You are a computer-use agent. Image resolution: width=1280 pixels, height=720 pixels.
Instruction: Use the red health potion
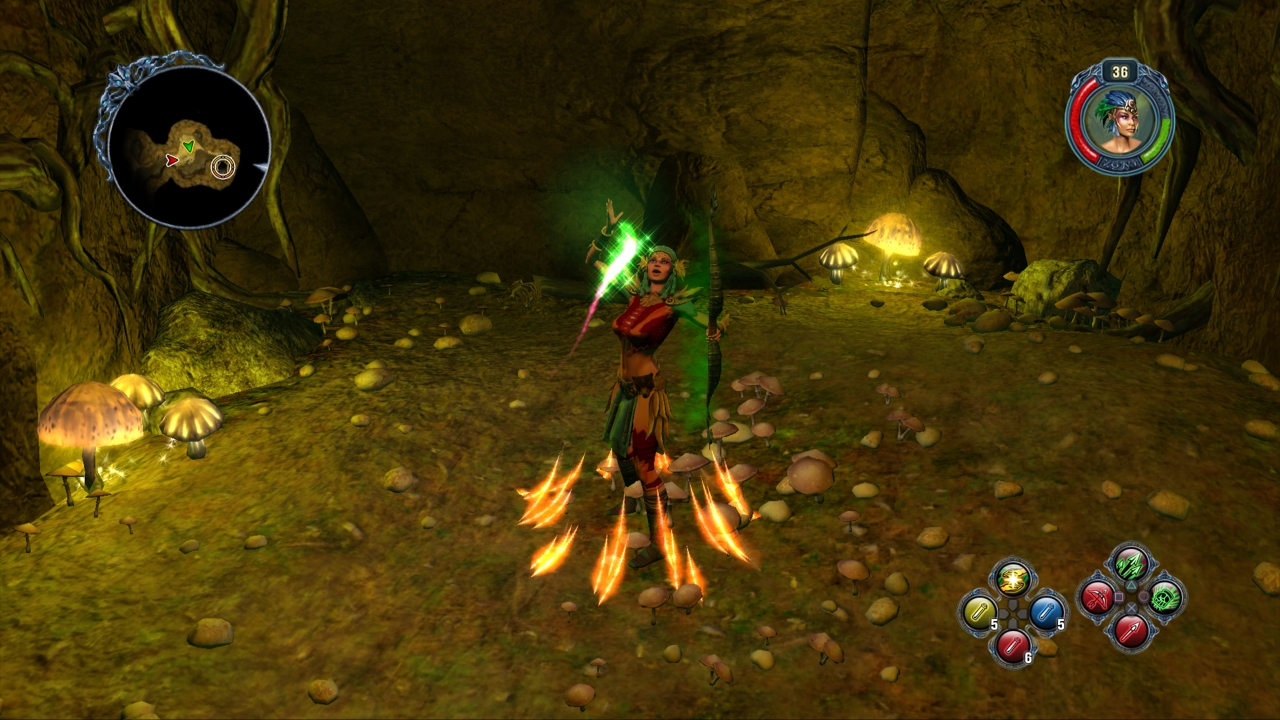[1012, 644]
